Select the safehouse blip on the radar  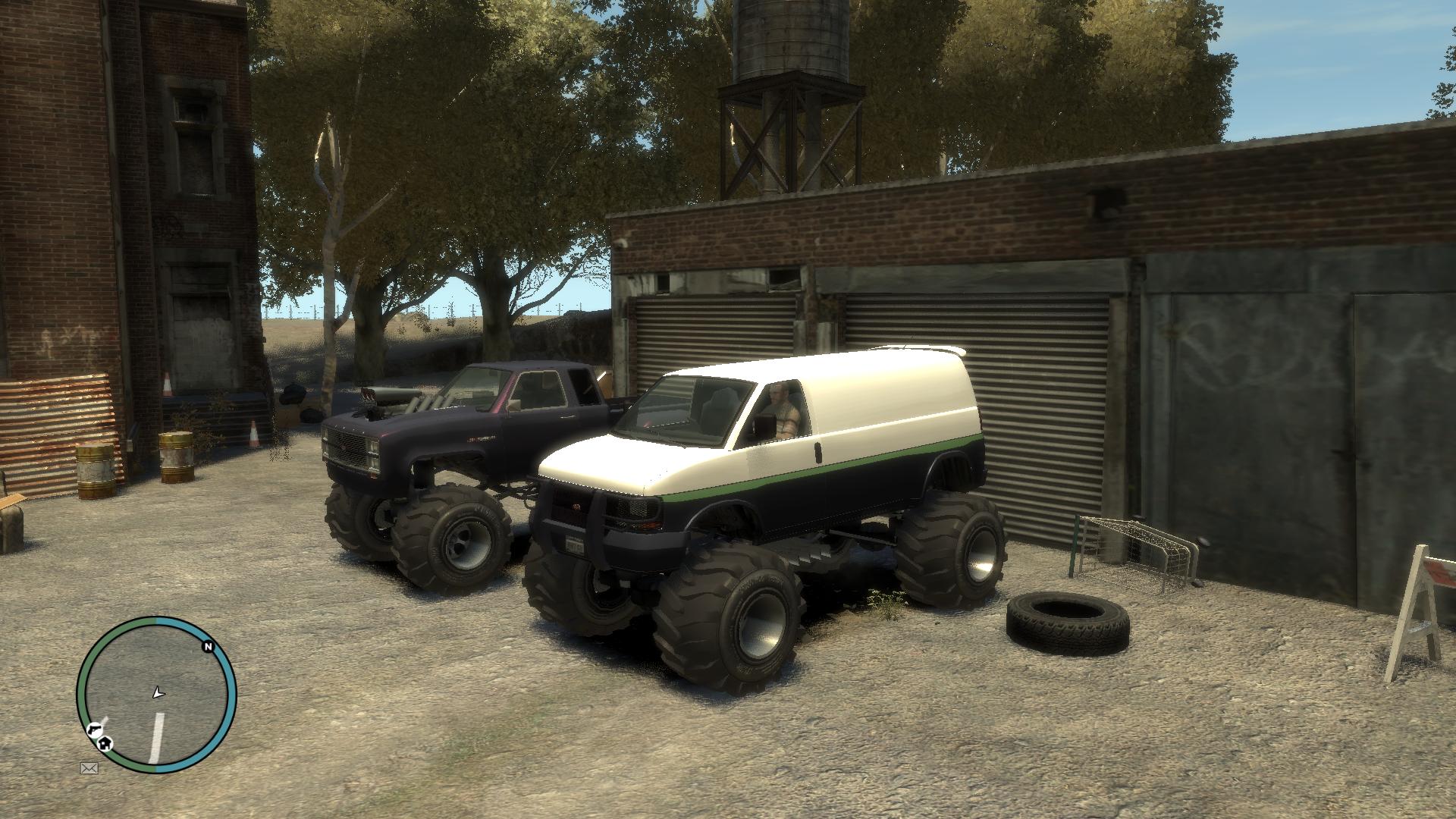coord(106,743)
